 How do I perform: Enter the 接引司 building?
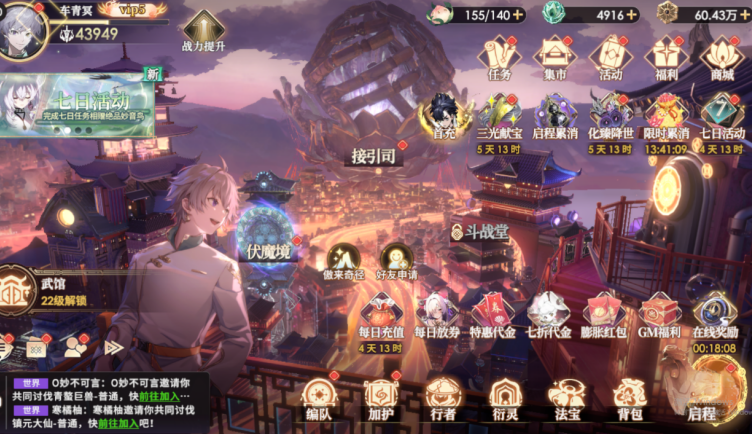pyautogui.click(x=375, y=156)
